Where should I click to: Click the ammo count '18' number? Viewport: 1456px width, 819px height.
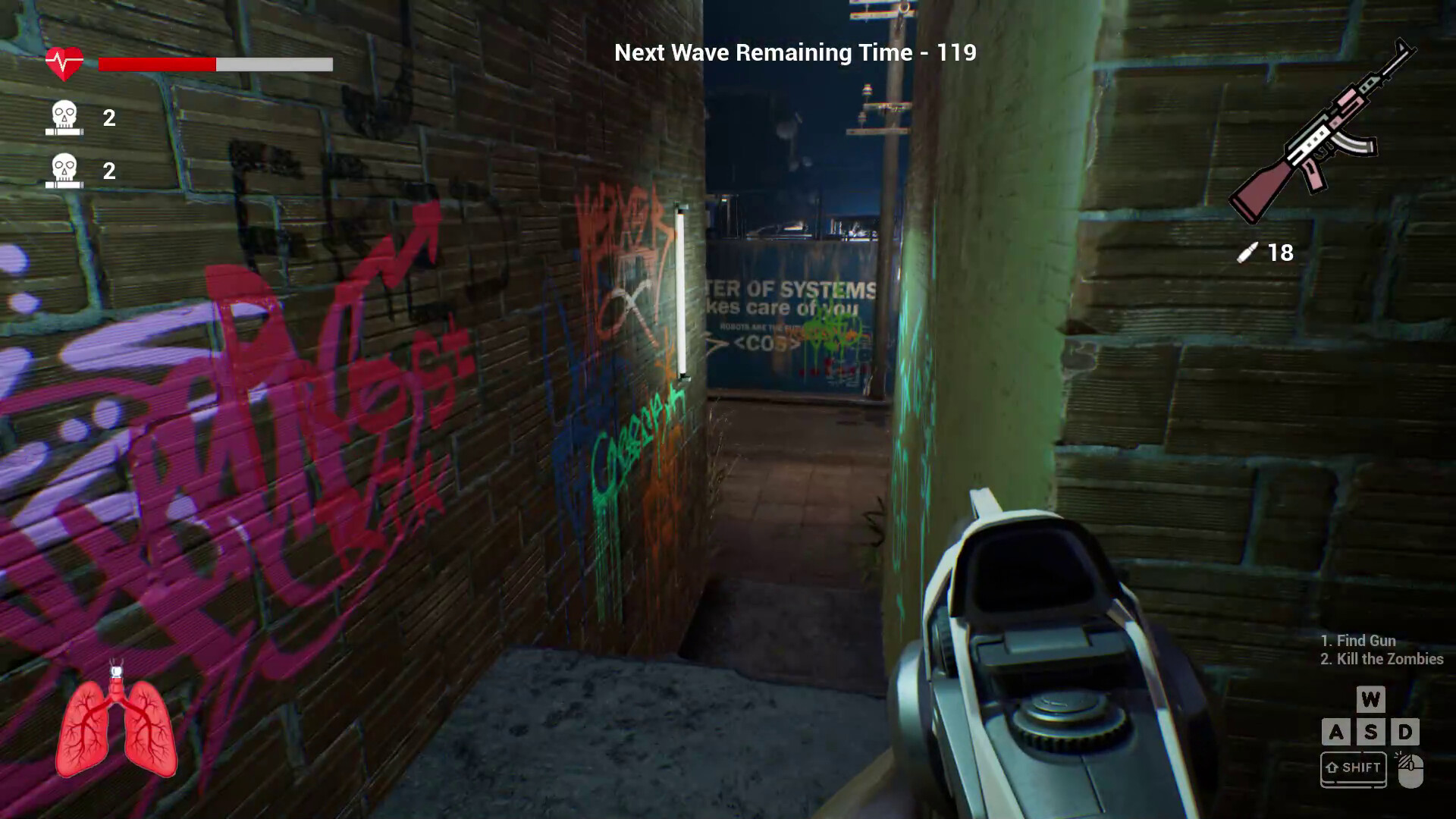1280,252
